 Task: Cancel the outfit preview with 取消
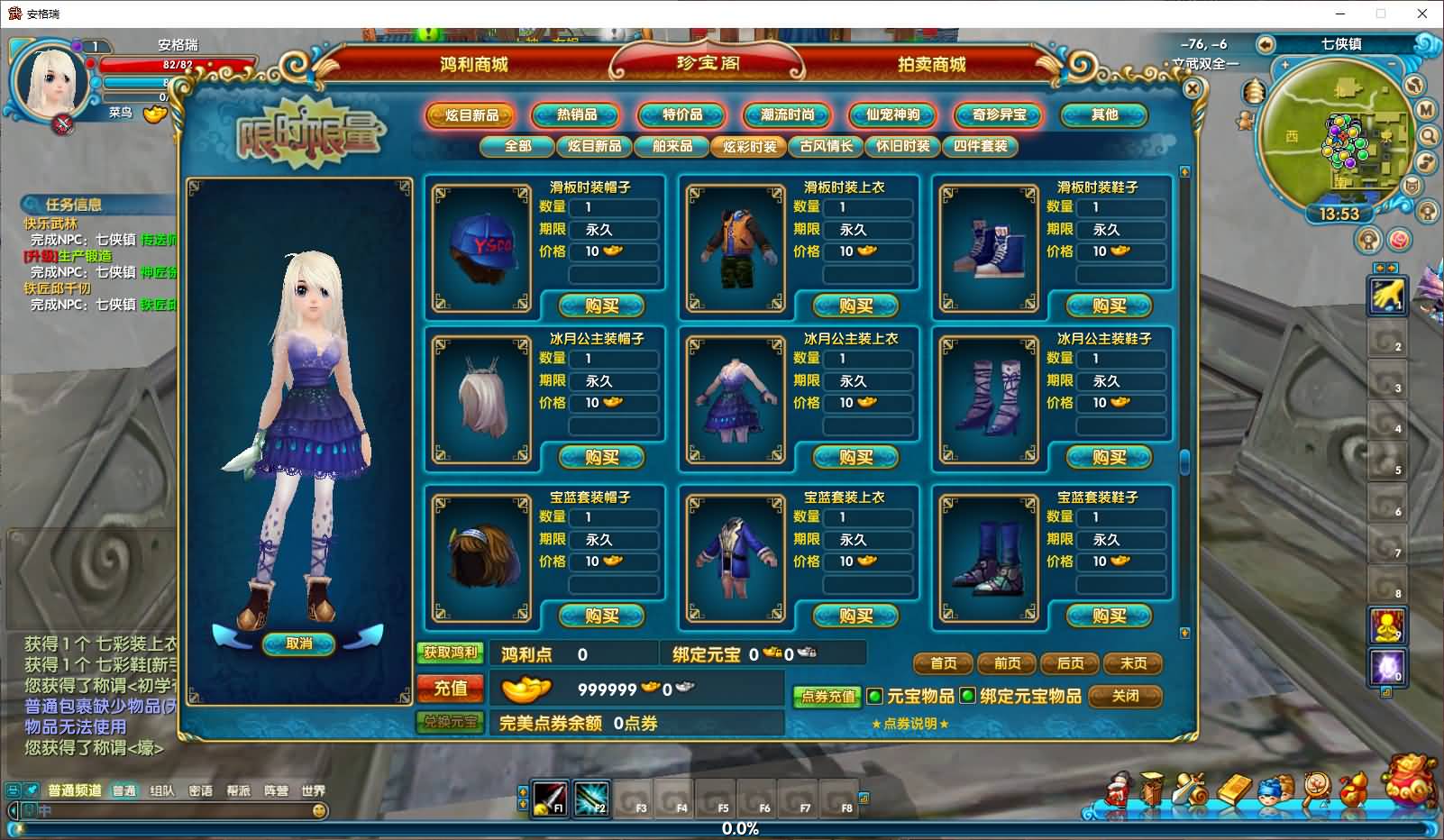(x=298, y=644)
